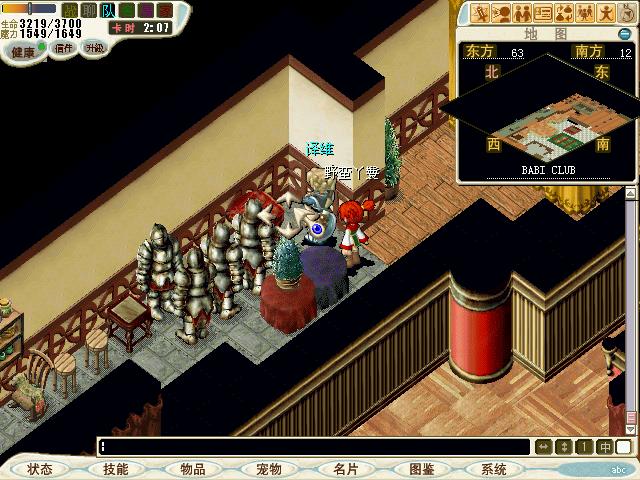Open the 物品 items menu
Screen dimensions: 640x480
coord(193,469)
